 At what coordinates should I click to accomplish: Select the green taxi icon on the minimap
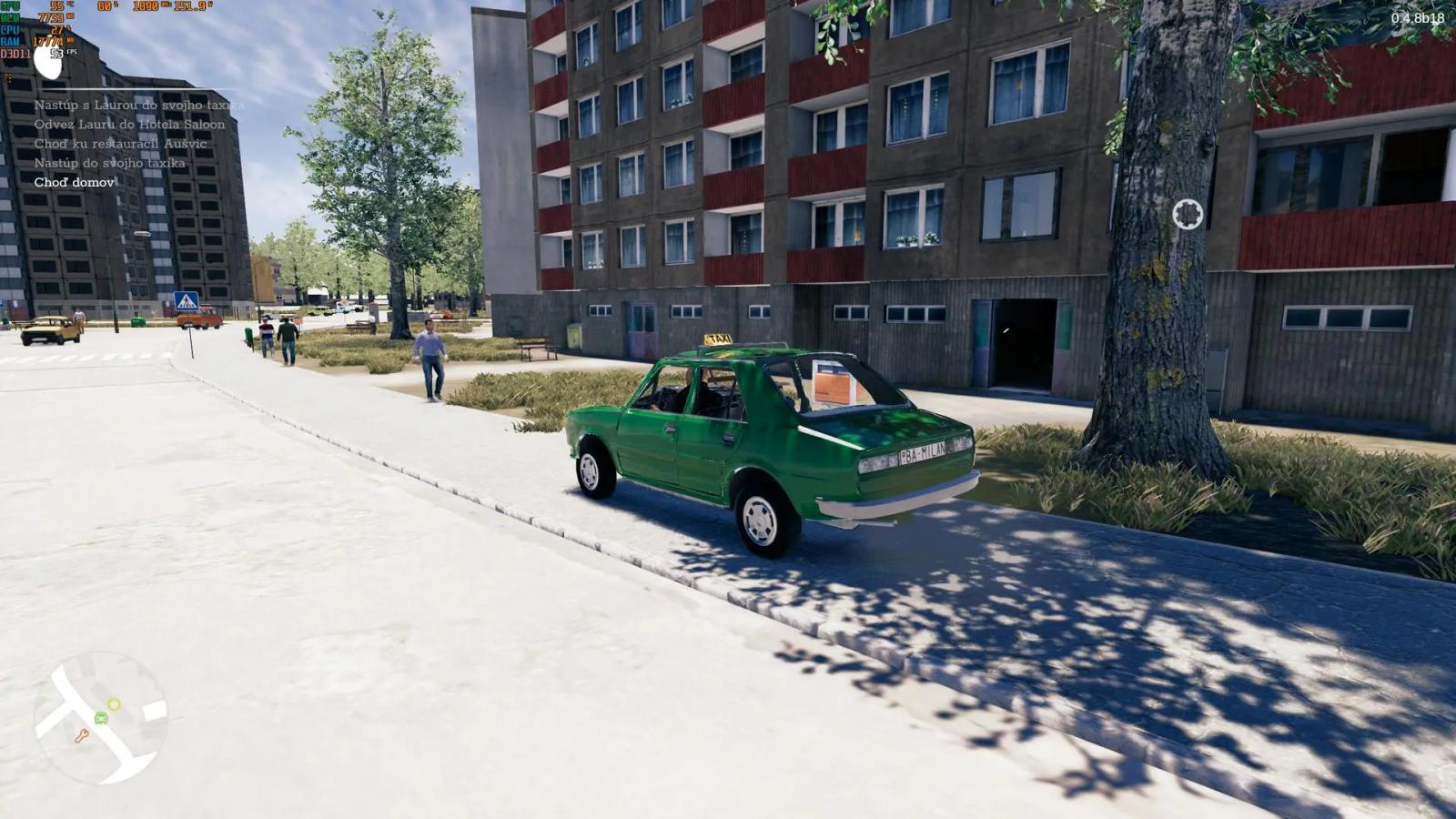101,717
